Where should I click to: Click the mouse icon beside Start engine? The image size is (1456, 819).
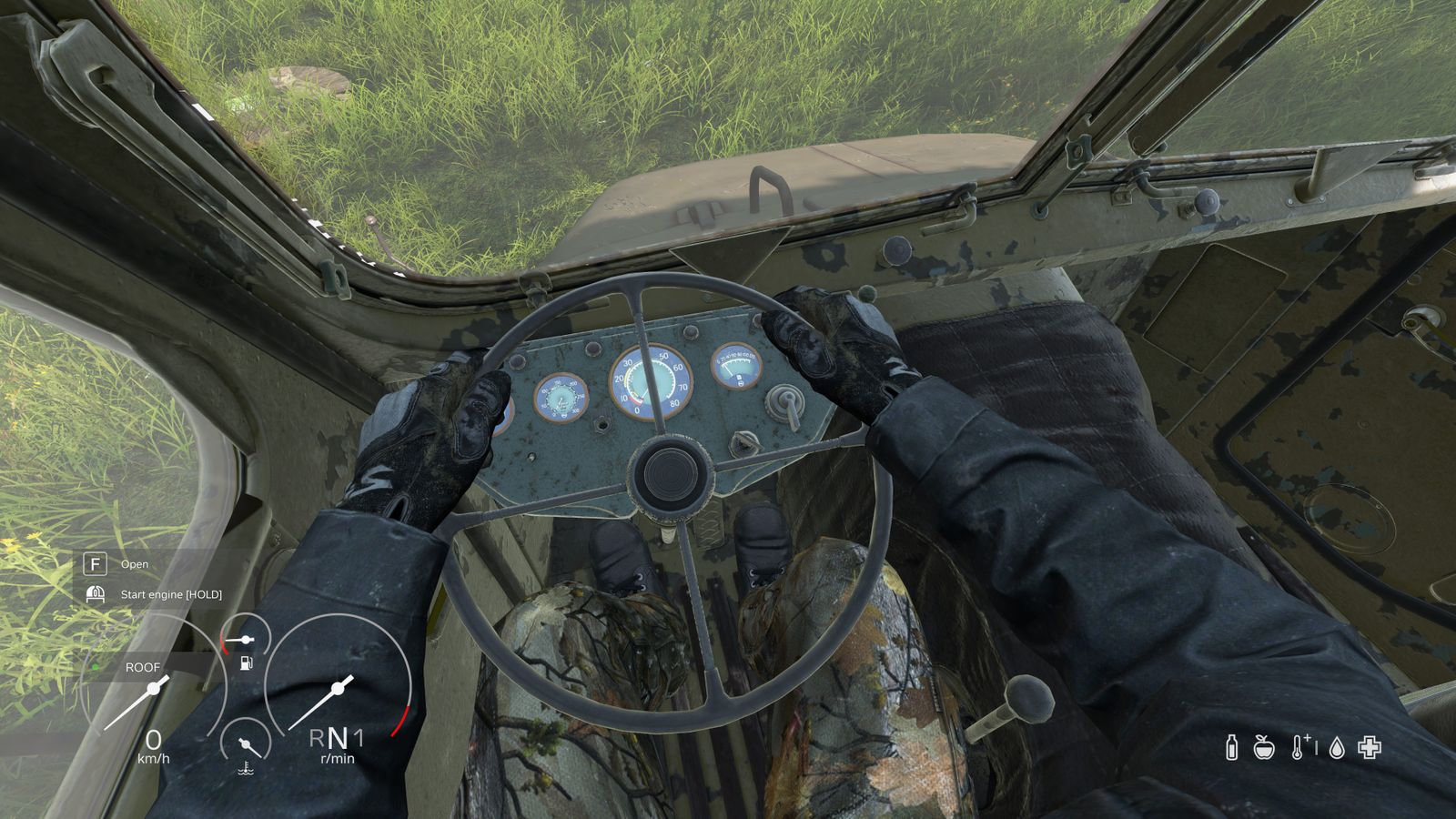pyautogui.click(x=94, y=593)
